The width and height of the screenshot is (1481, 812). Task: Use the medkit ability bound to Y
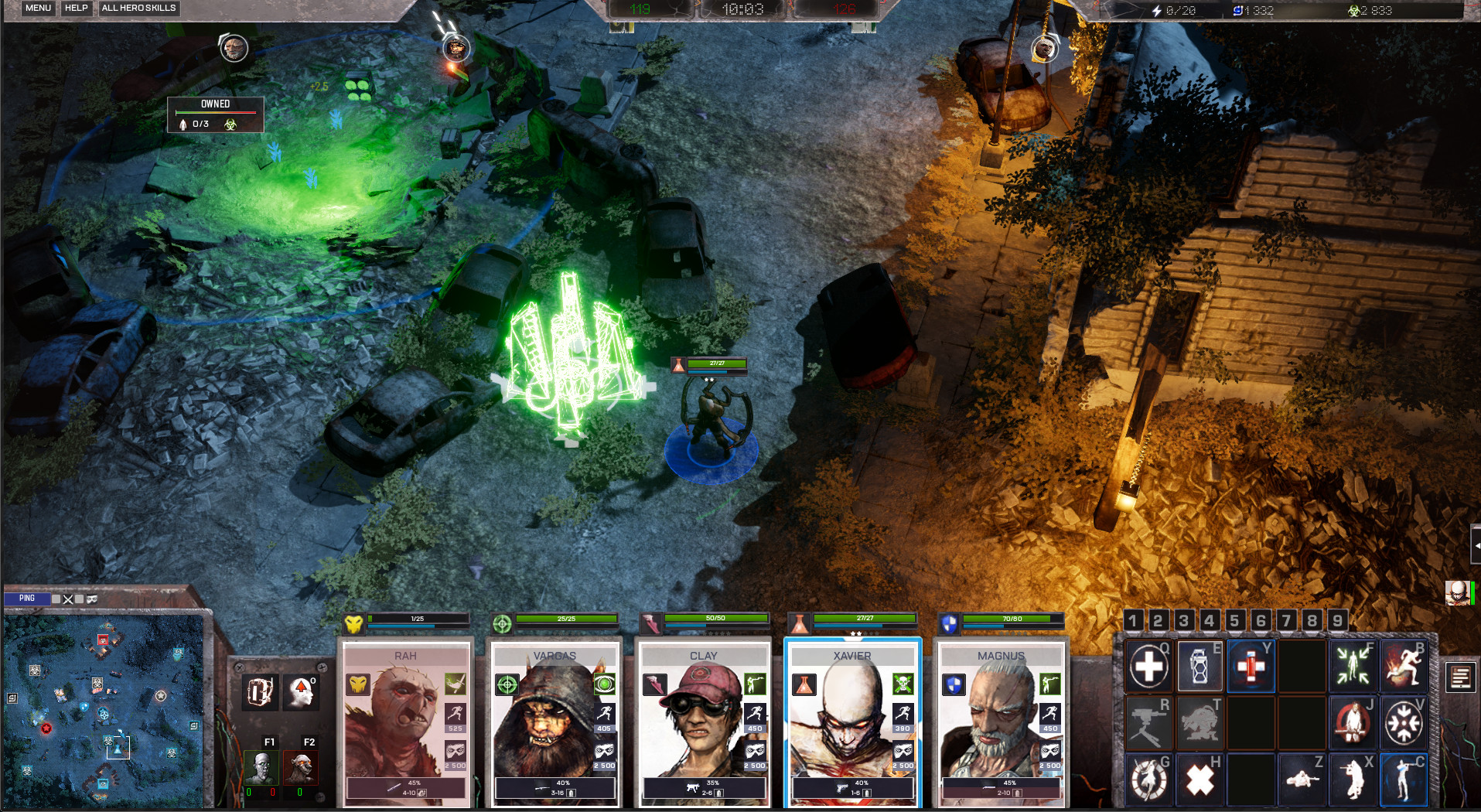point(1251,667)
